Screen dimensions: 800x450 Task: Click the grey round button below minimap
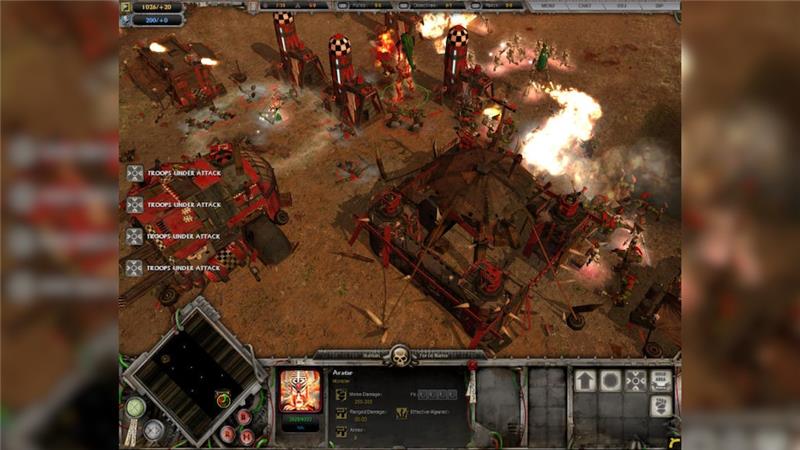pos(153,428)
